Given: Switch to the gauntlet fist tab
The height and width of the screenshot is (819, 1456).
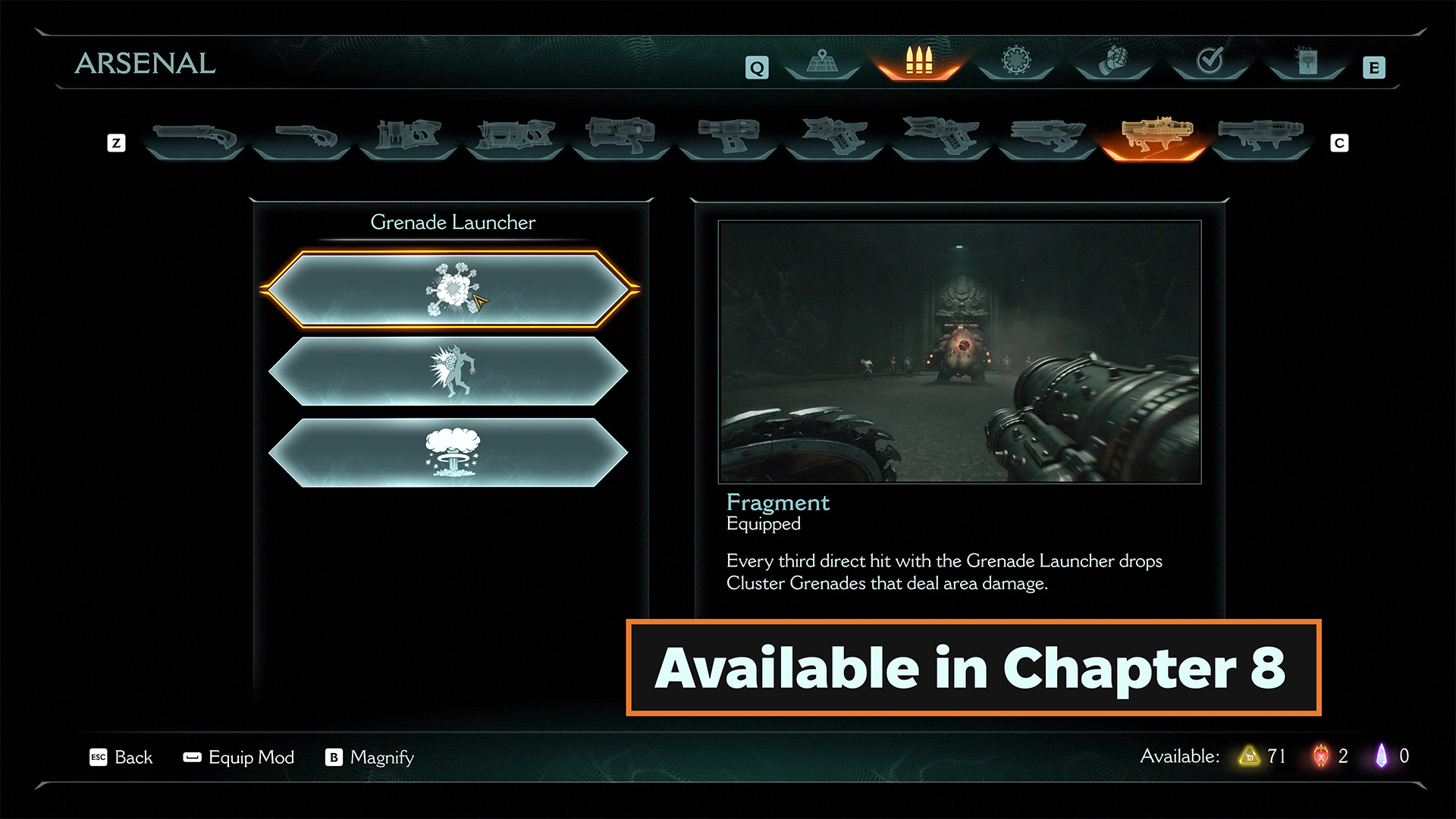Looking at the screenshot, I should [x=1113, y=62].
